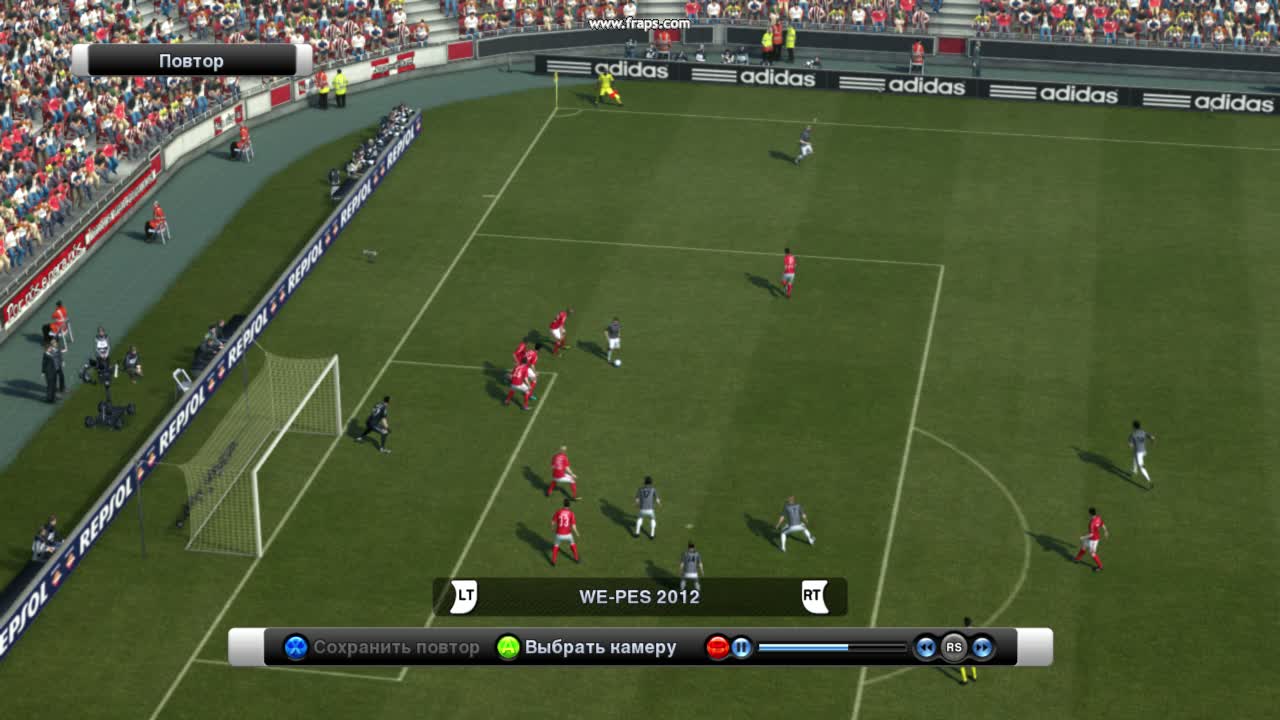Rewind the replay with the double-left-arrow icon

pos(924,648)
